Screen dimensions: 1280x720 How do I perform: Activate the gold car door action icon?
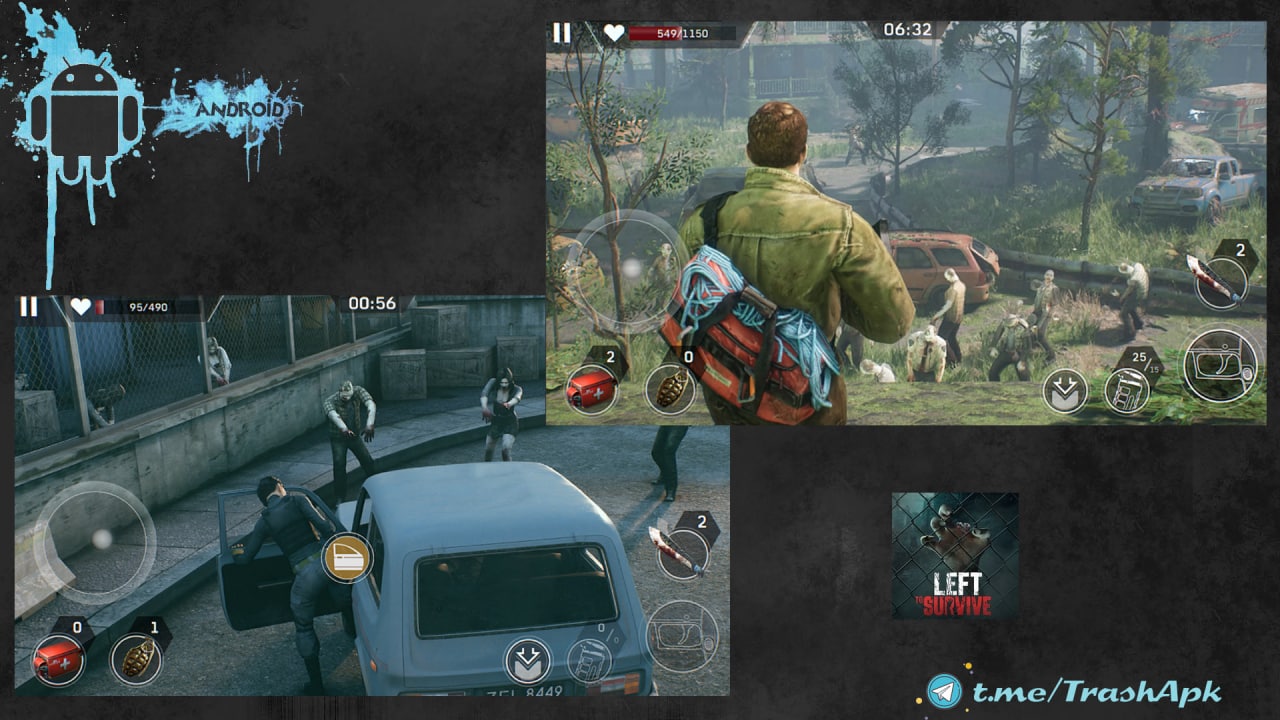tap(347, 558)
